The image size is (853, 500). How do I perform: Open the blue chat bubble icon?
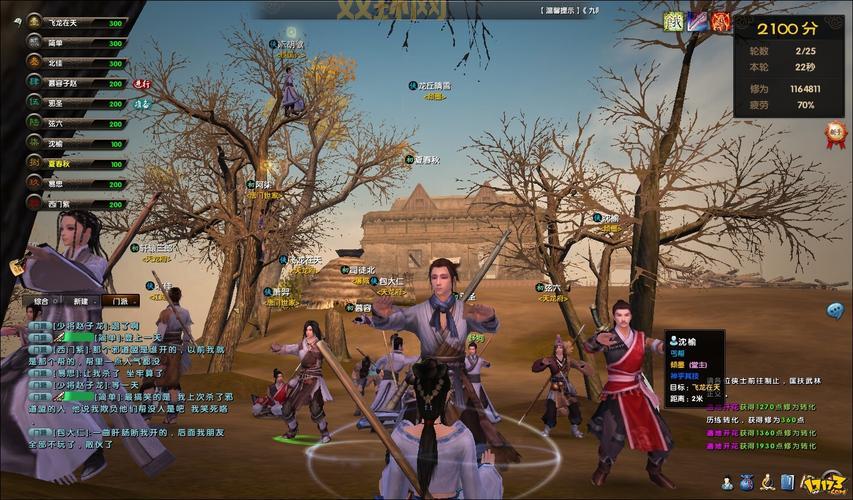point(835,311)
